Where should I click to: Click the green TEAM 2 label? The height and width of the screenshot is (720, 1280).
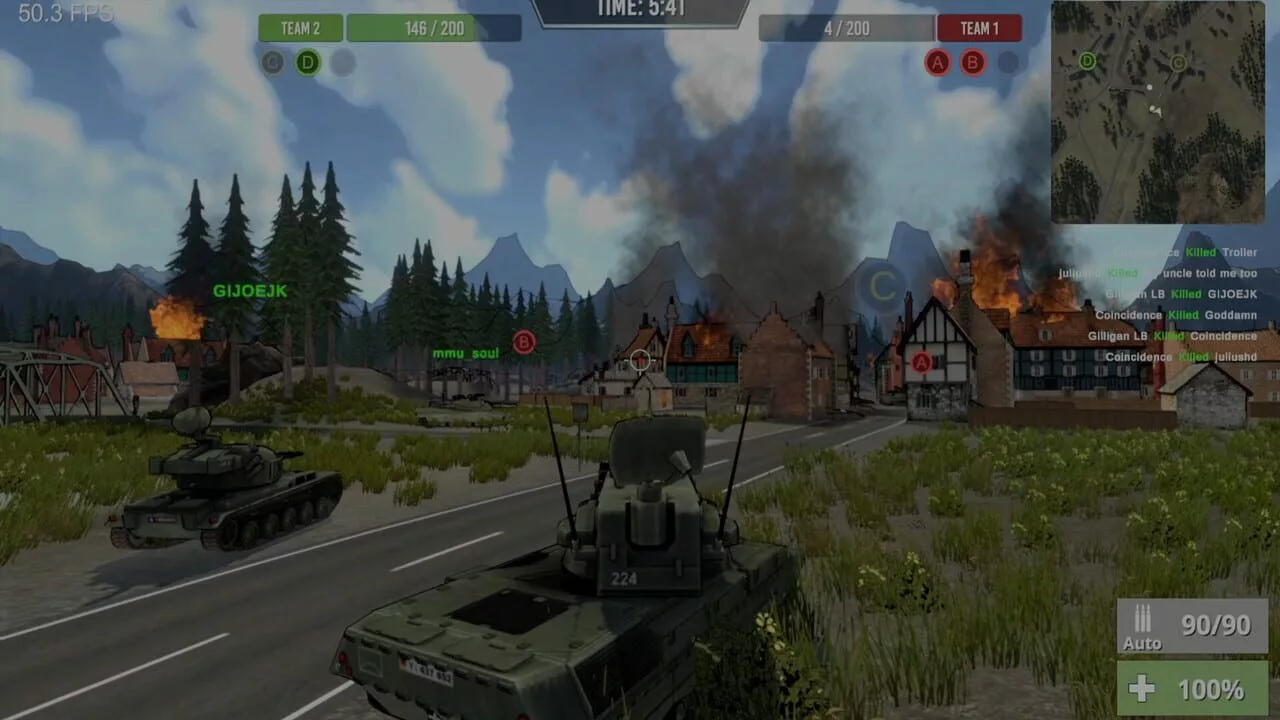(x=300, y=28)
